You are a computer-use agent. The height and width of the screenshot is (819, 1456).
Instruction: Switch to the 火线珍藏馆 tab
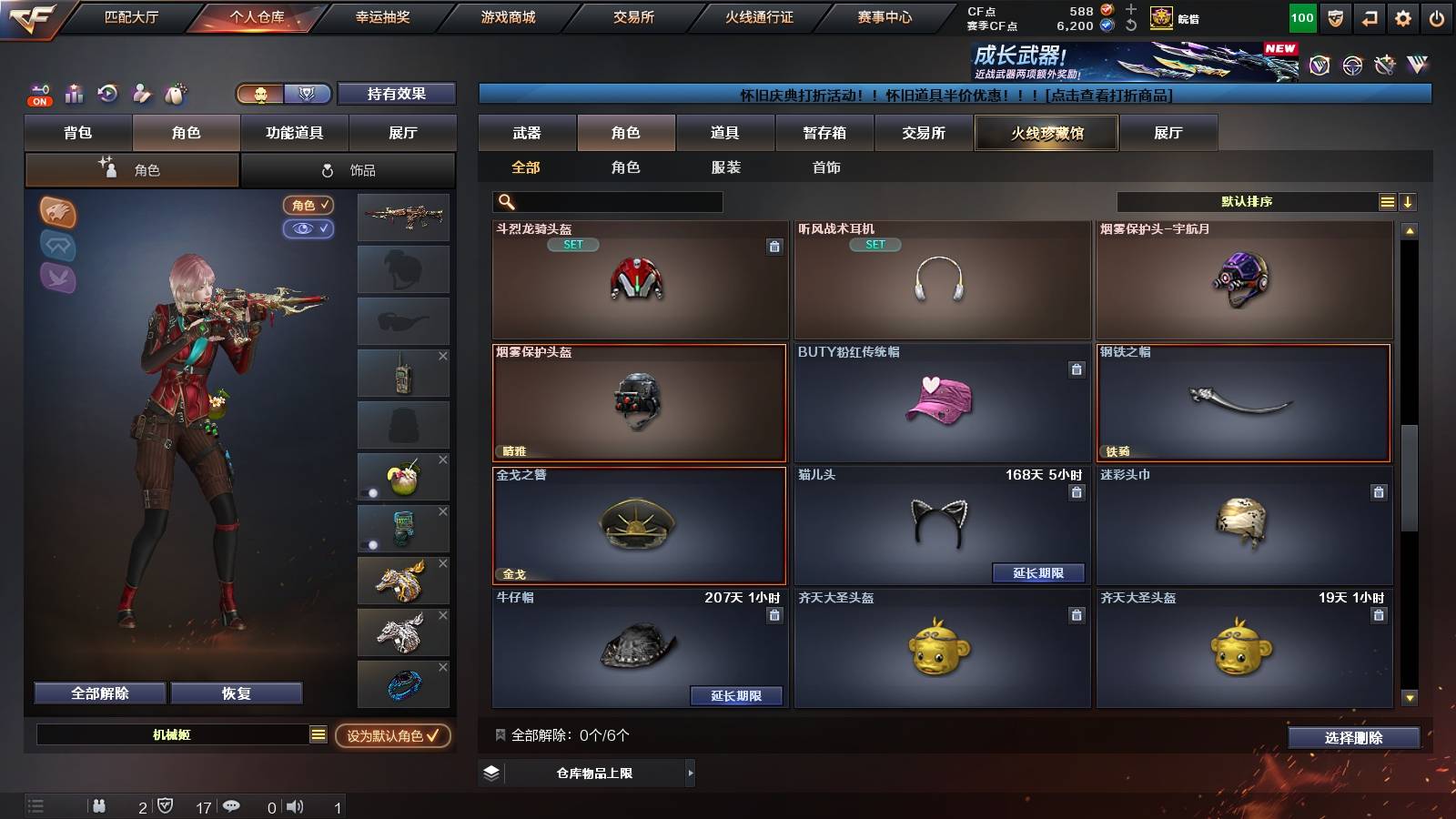click(x=1046, y=133)
